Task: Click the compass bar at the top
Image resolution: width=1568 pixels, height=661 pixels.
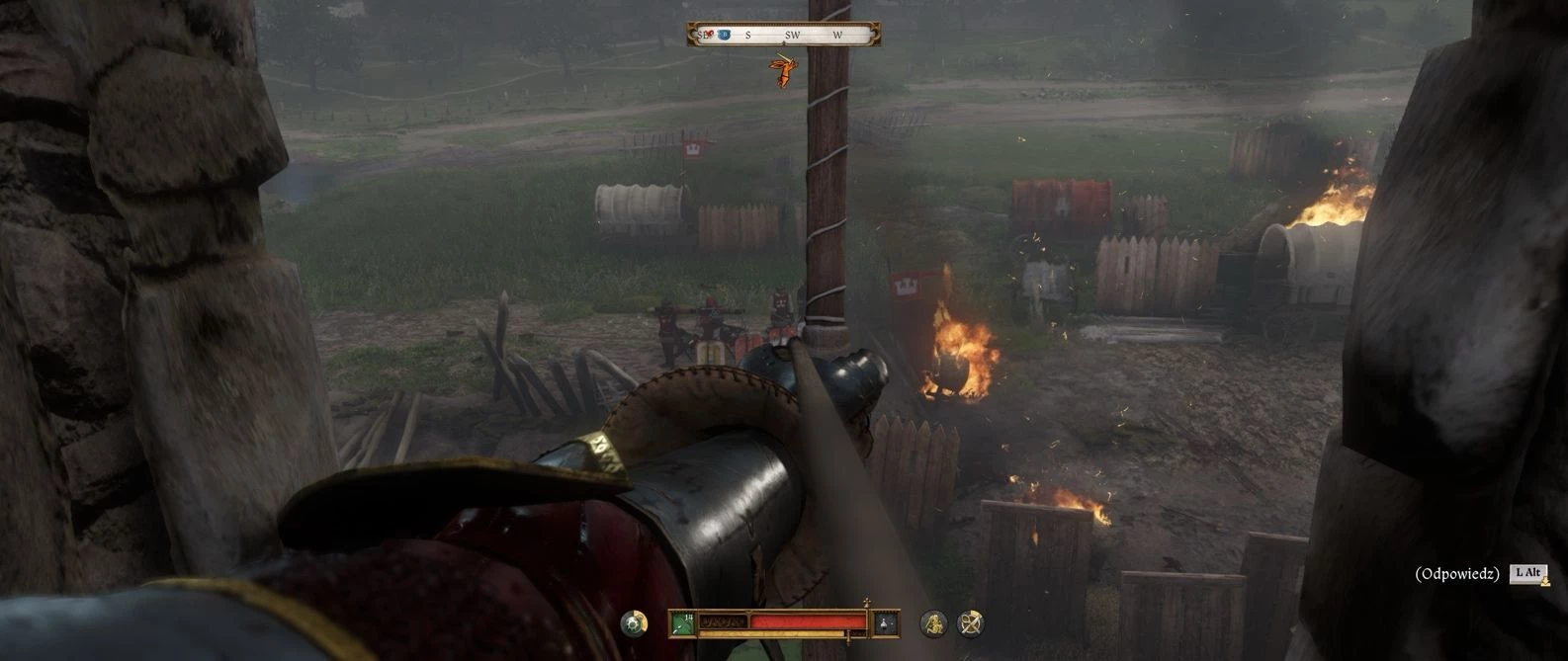Action: coord(784,36)
